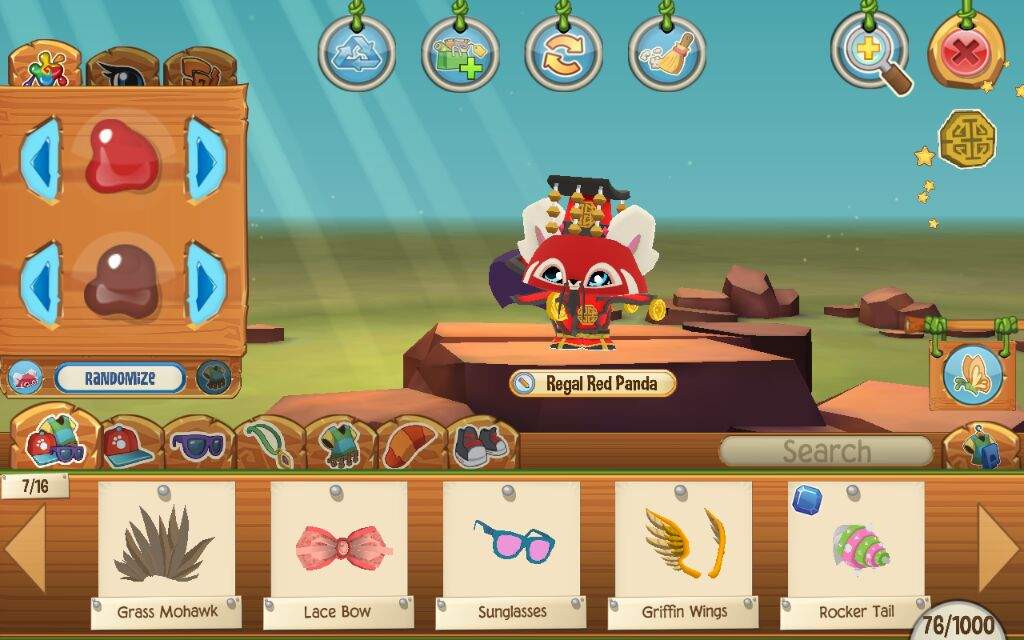
Task: Clear worn items with the broom button
Action: [x=666, y=53]
